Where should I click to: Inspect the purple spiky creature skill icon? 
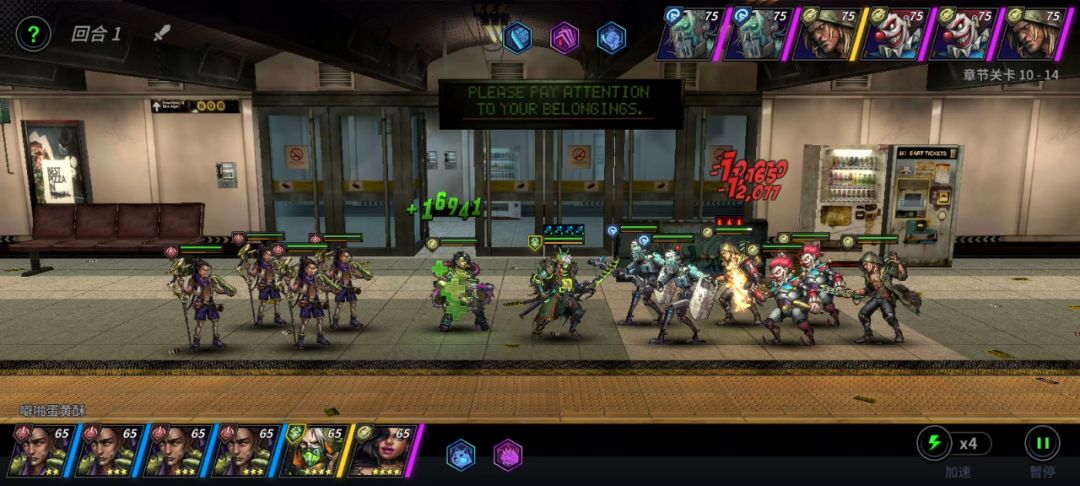pos(508,455)
